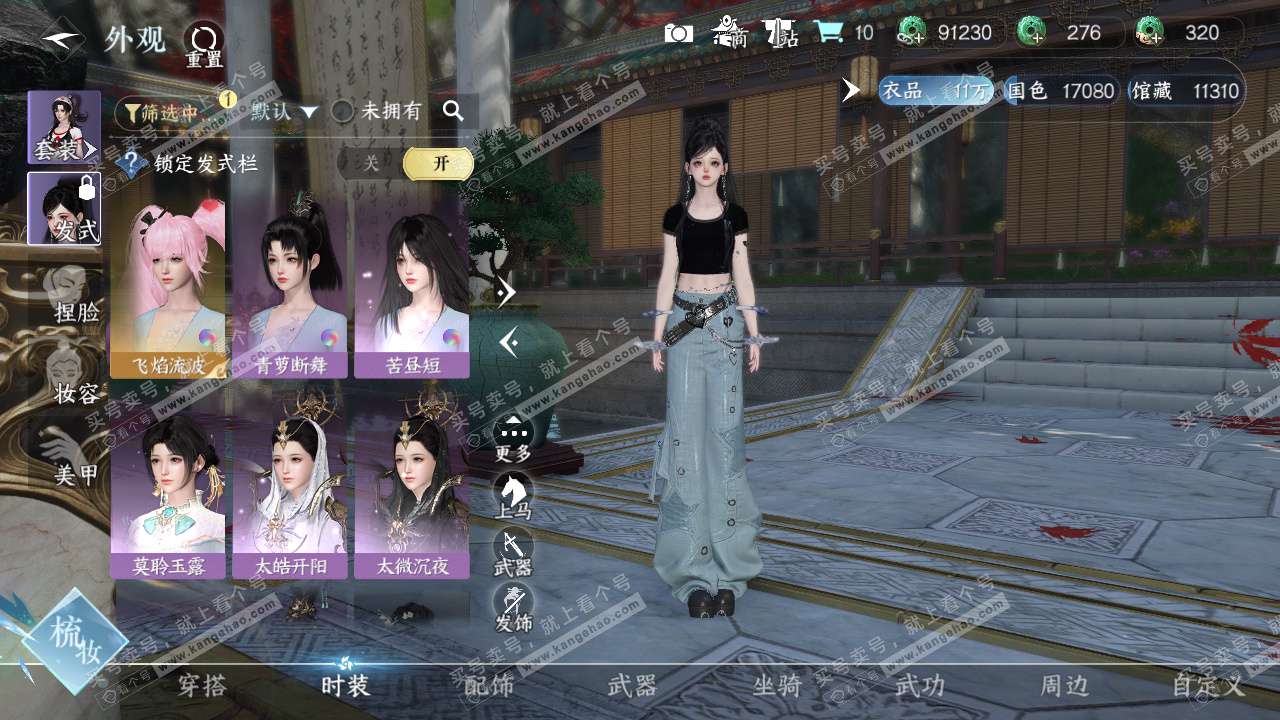Open the hairstyle search magnifier
1280x720 pixels.
point(453,111)
